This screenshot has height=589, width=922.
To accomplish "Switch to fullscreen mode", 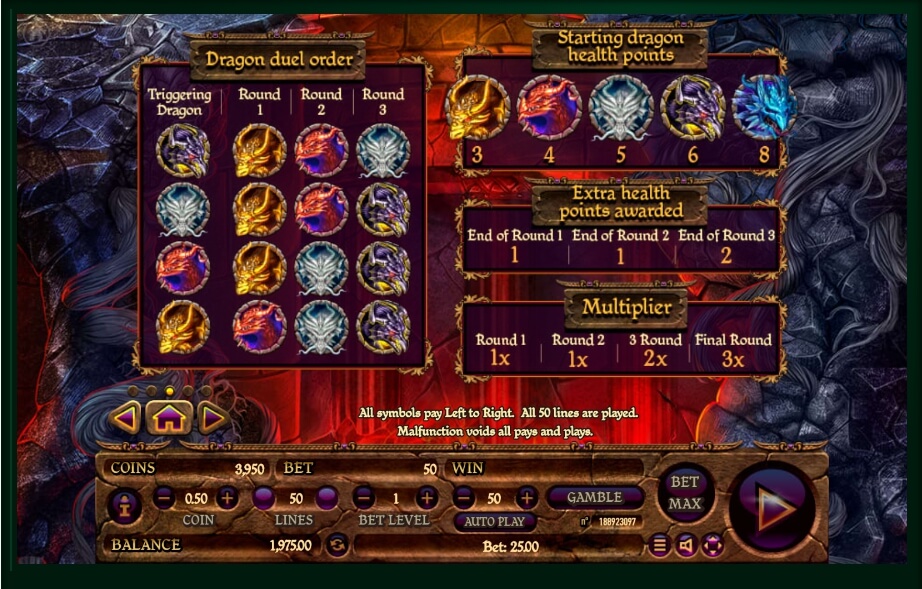I will coord(712,545).
